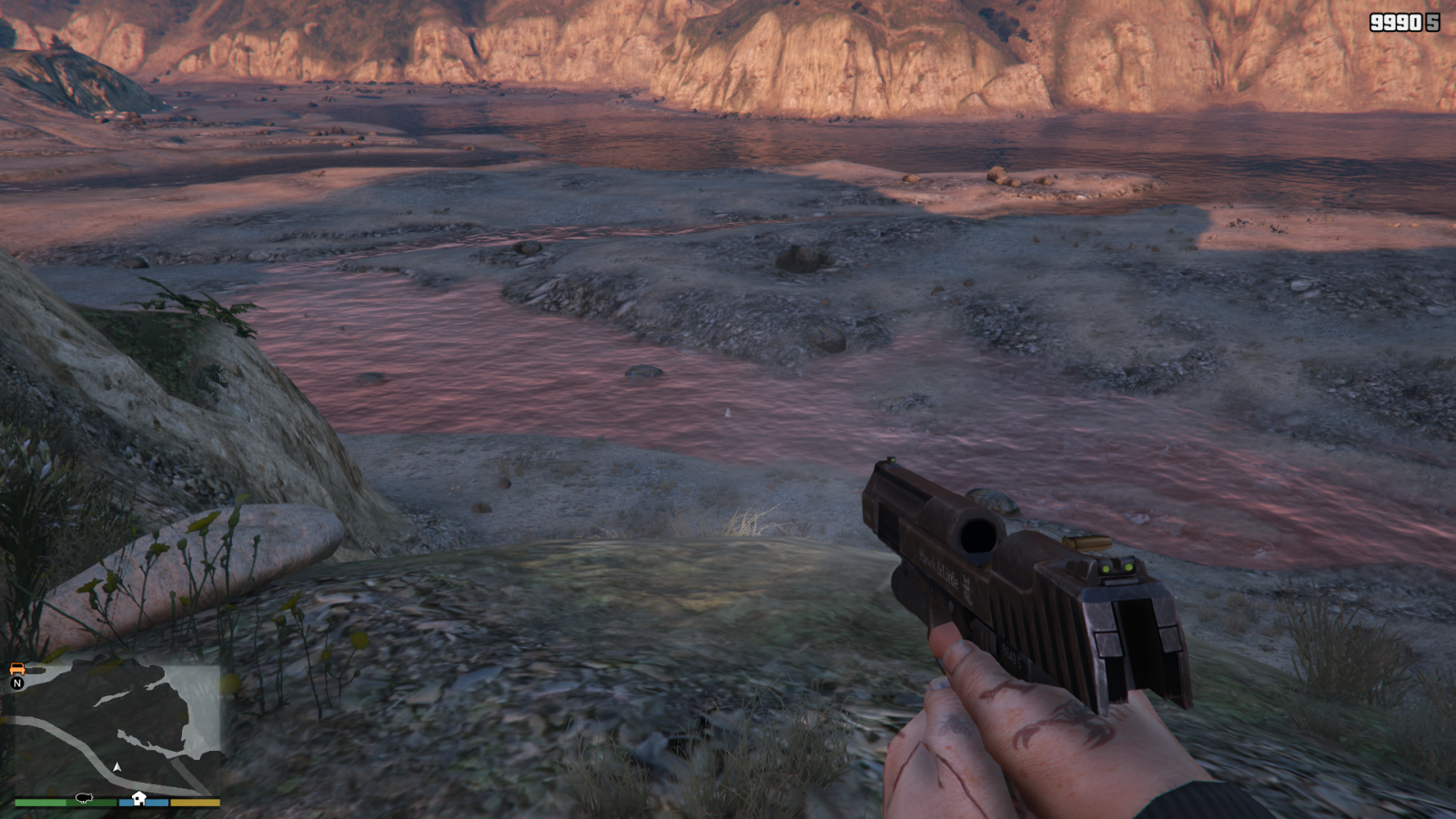Choose the black blimp marker on the minimap
The width and height of the screenshot is (1456, 819).
tap(85, 797)
